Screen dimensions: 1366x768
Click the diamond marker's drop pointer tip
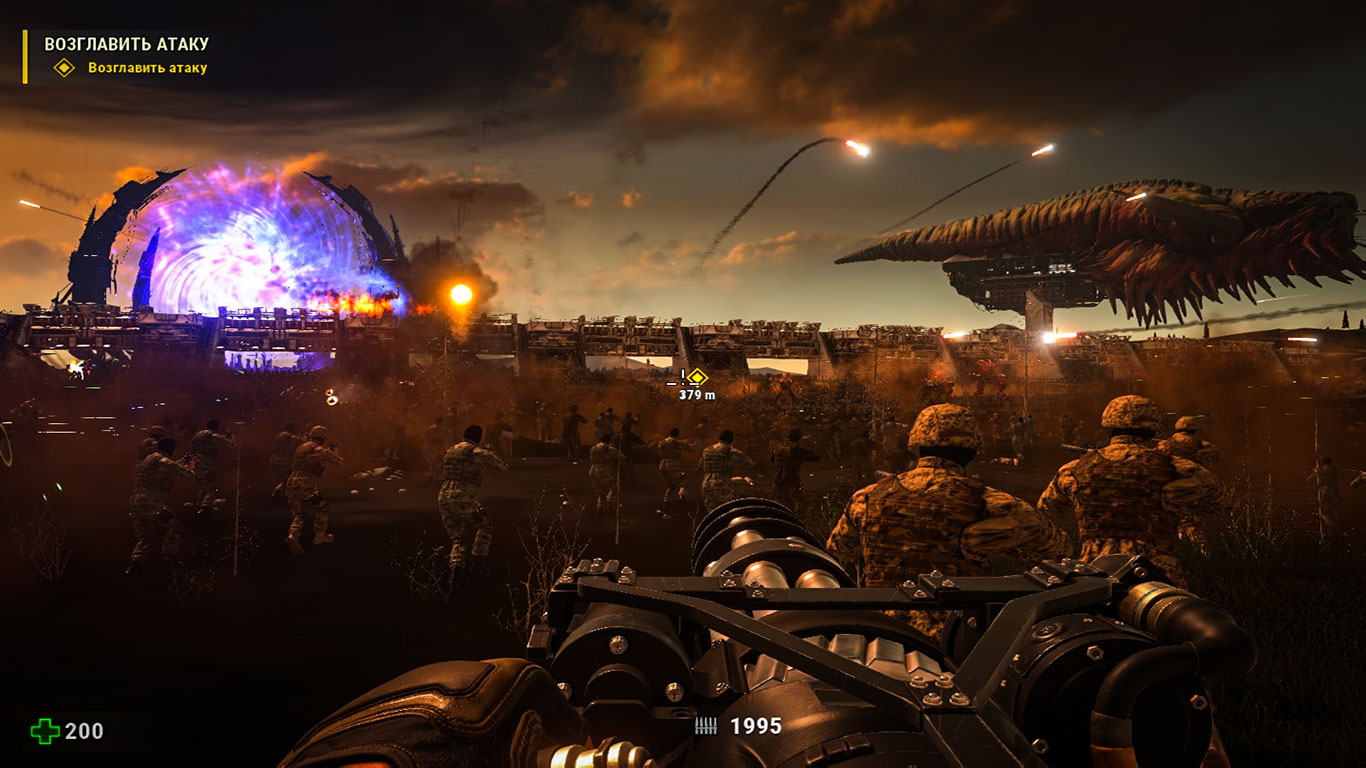click(x=697, y=386)
